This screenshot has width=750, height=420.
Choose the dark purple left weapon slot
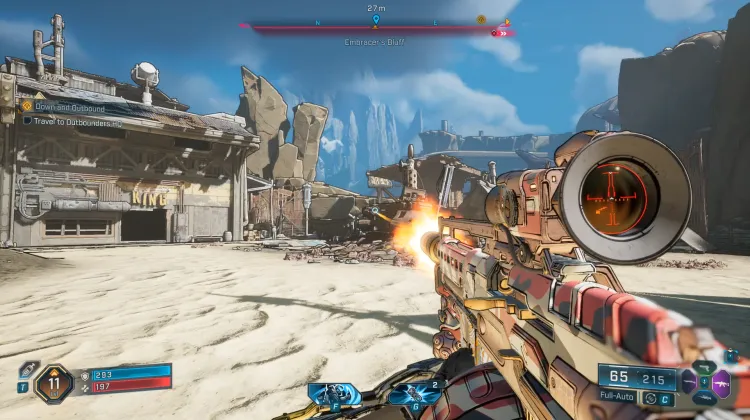point(690,382)
